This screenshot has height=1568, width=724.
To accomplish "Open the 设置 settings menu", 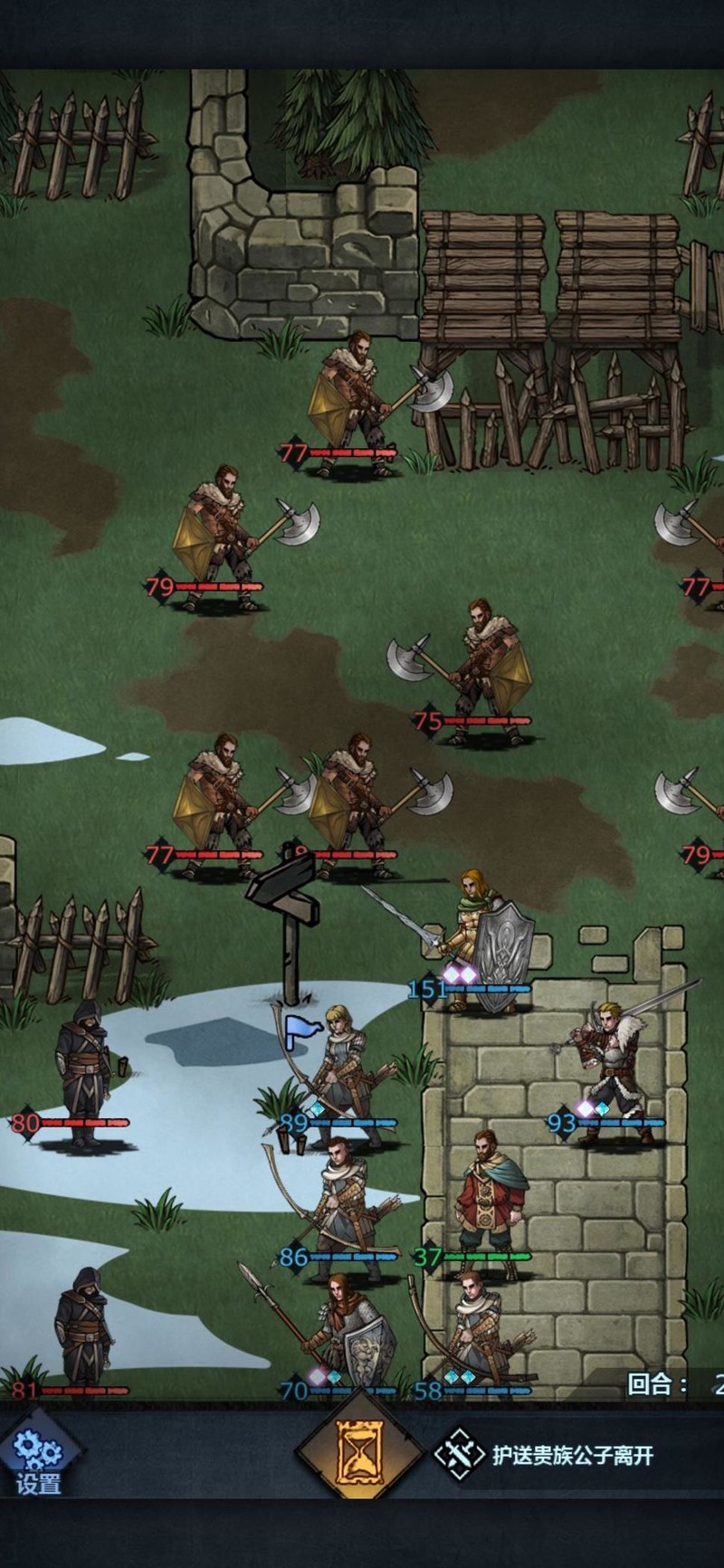I will pyautogui.click(x=38, y=1459).
